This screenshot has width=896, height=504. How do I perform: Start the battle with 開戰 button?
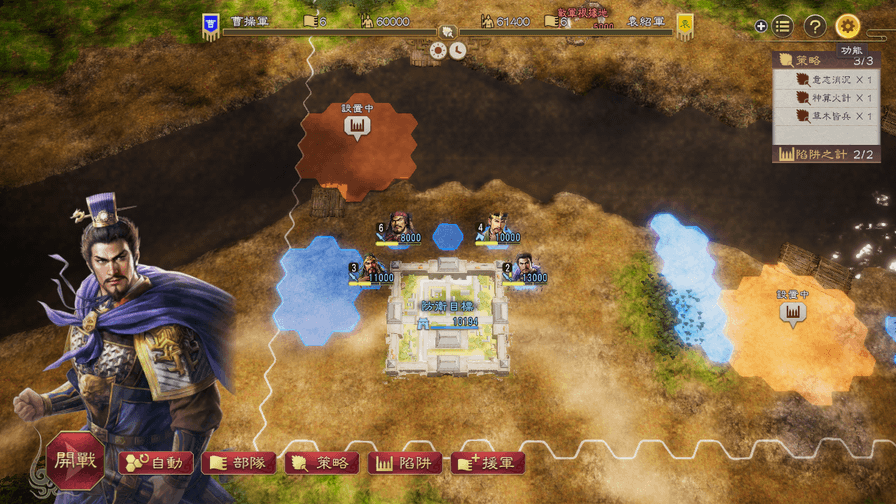coord(74,461)
